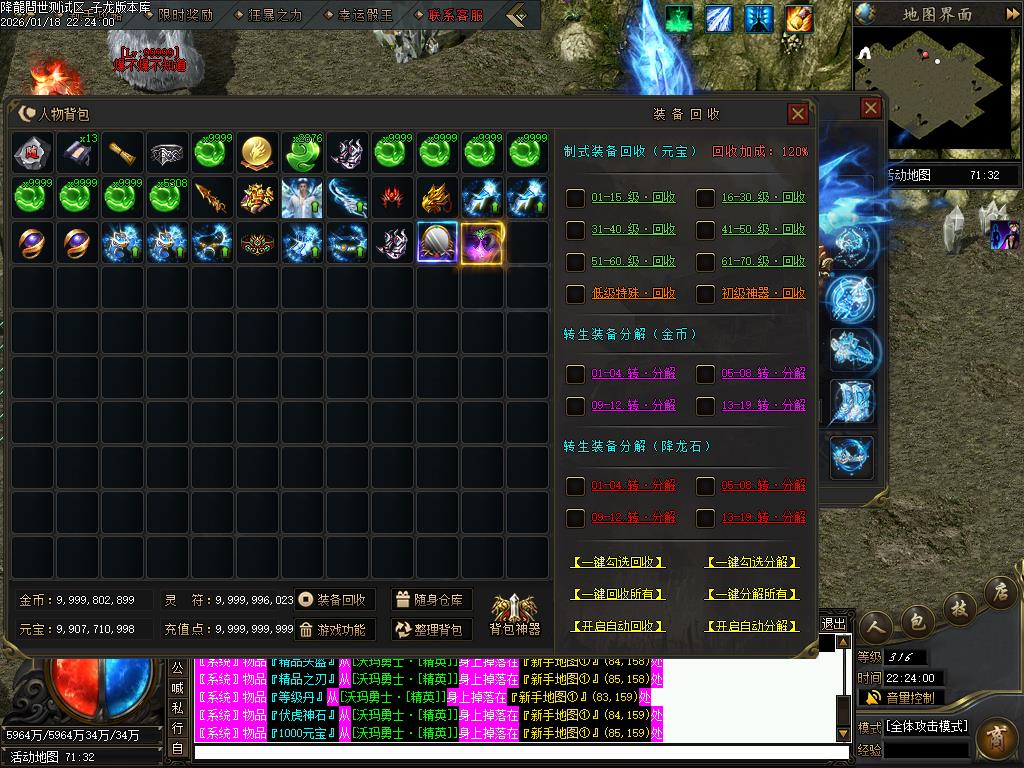Open the 游戏功能 game functions menu
1024x768 pixels.
[x=335, y=630]
